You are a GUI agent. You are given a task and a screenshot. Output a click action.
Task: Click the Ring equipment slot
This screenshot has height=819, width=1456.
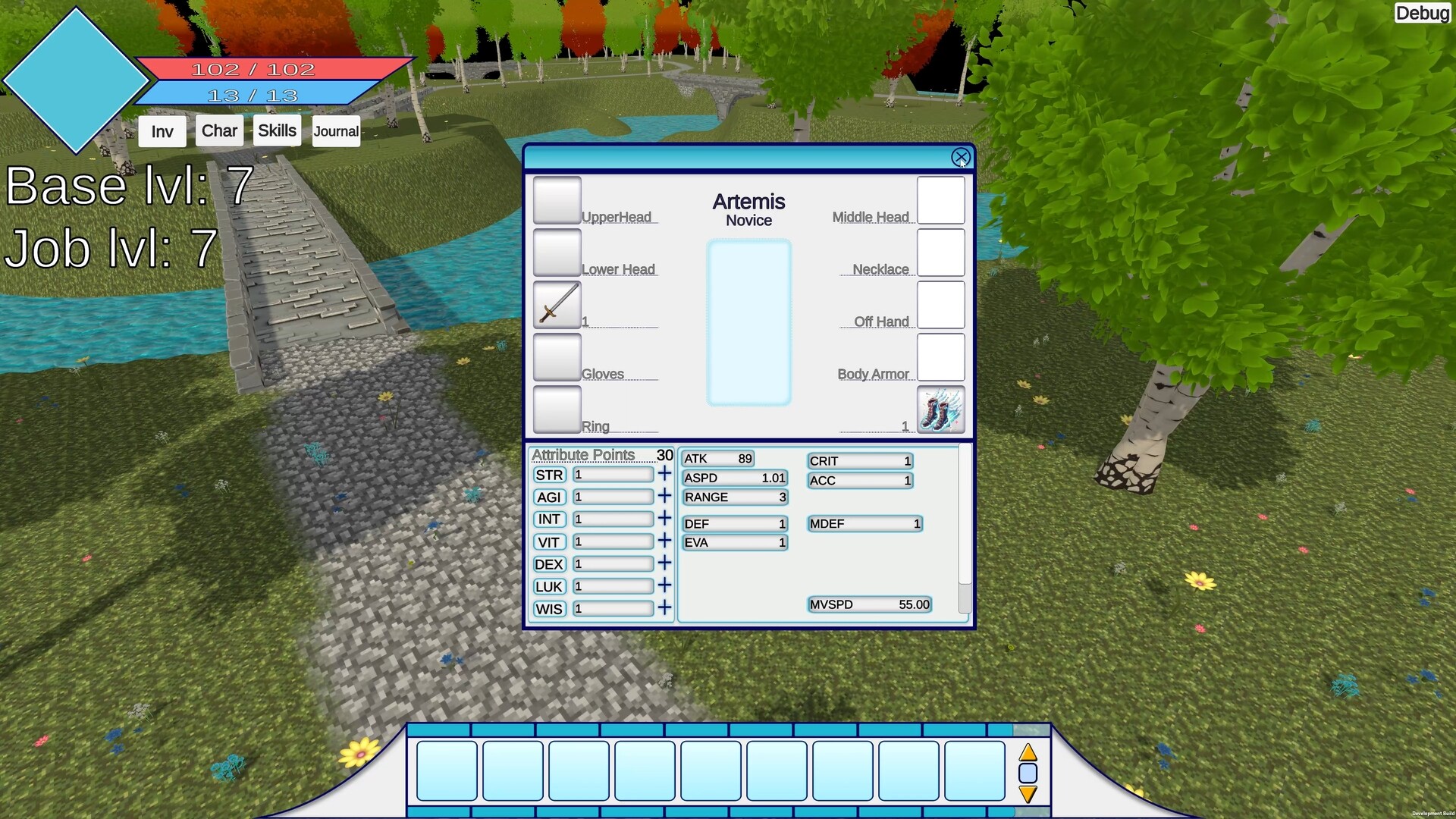(557, 409)
